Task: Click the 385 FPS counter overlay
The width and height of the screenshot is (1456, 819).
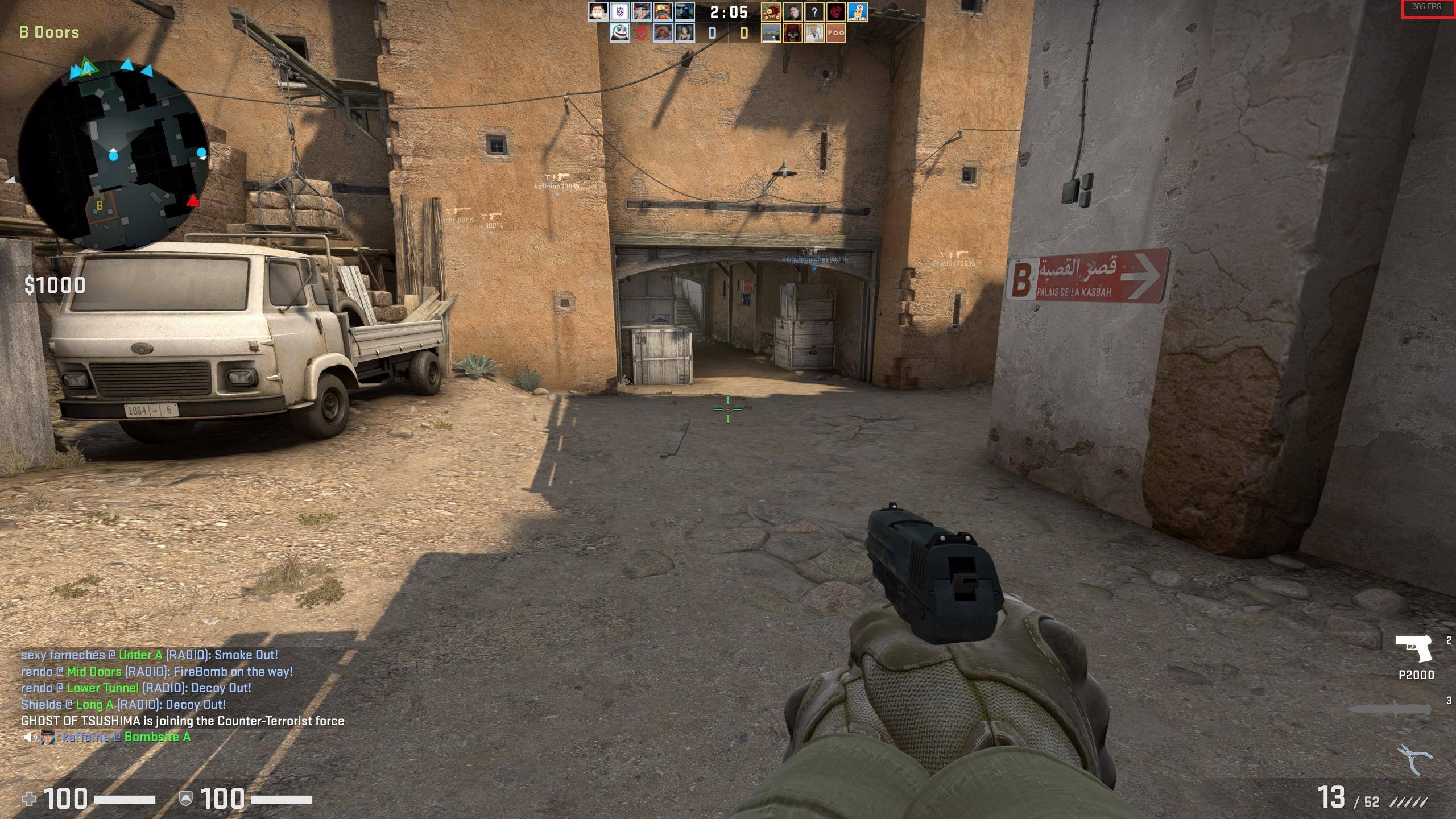Action: 1426,8
